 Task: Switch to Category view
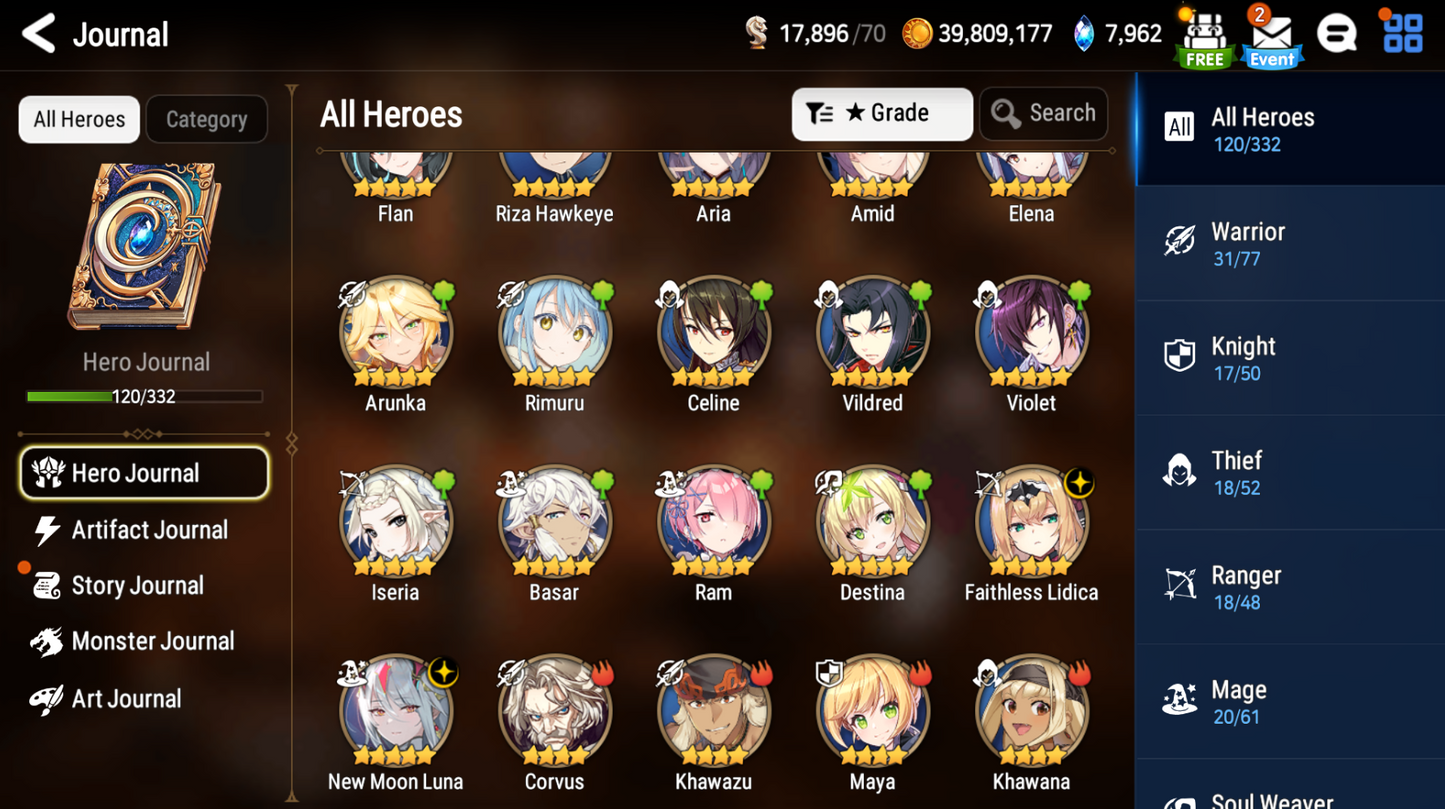pyautogui.click(x=206, y=119)
